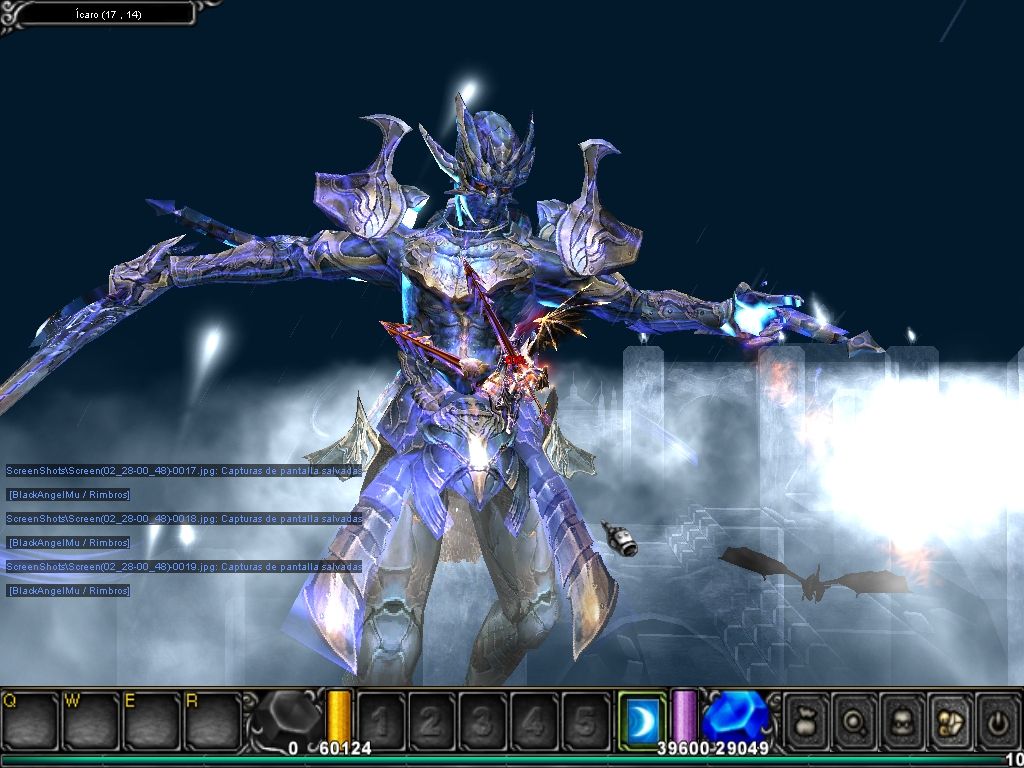Choose skill slot number 3
This screenshot has height=768, width=1024.
(483, 720)
